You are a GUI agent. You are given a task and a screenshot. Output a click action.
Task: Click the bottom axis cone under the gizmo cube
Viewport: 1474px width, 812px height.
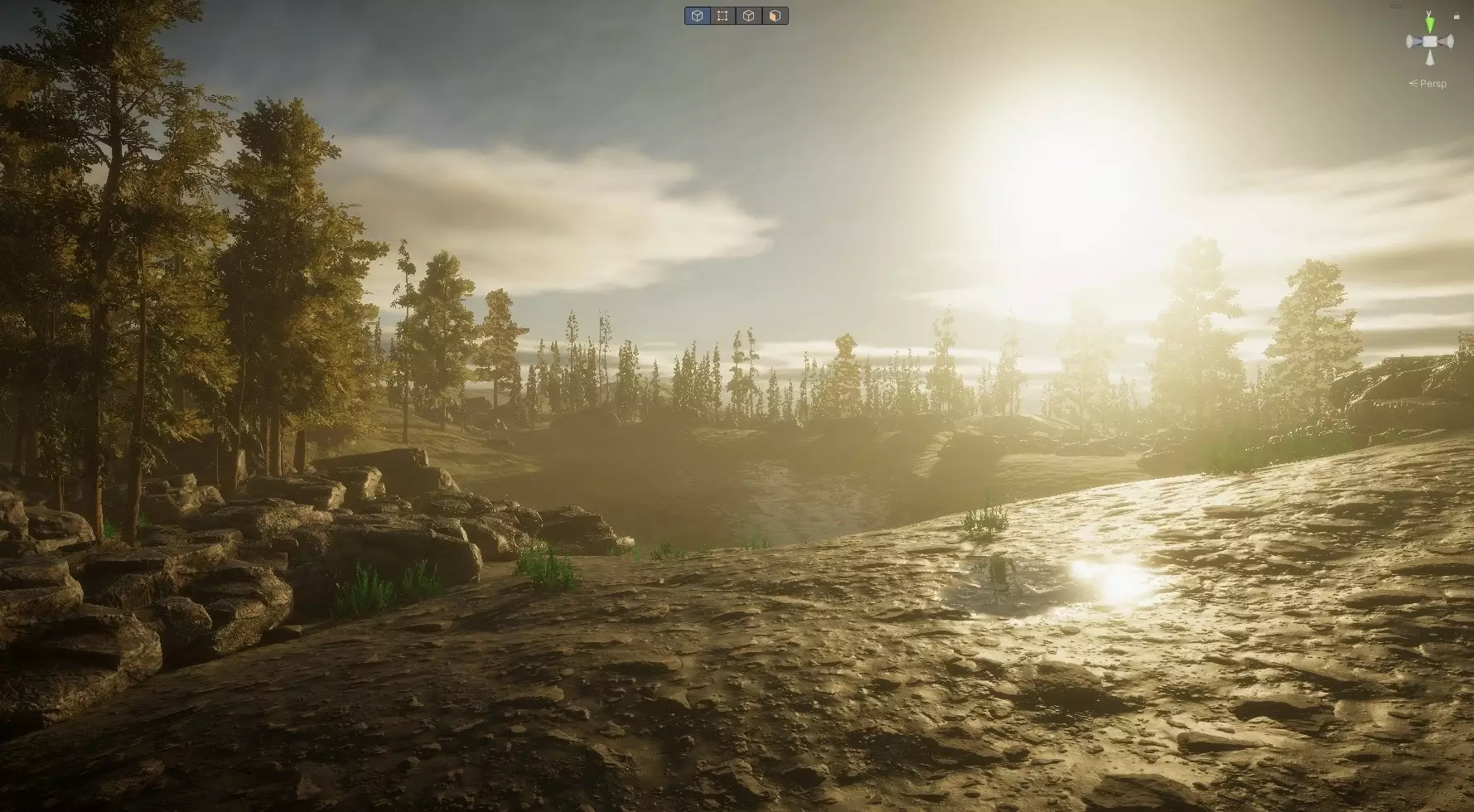coord(1430,57)
